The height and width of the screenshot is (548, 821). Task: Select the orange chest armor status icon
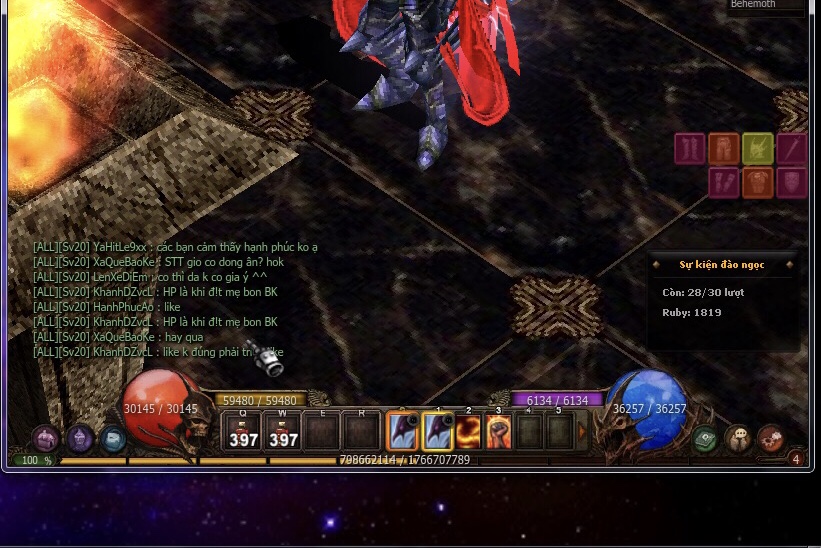pyautogui.click(x=758, y=183)
